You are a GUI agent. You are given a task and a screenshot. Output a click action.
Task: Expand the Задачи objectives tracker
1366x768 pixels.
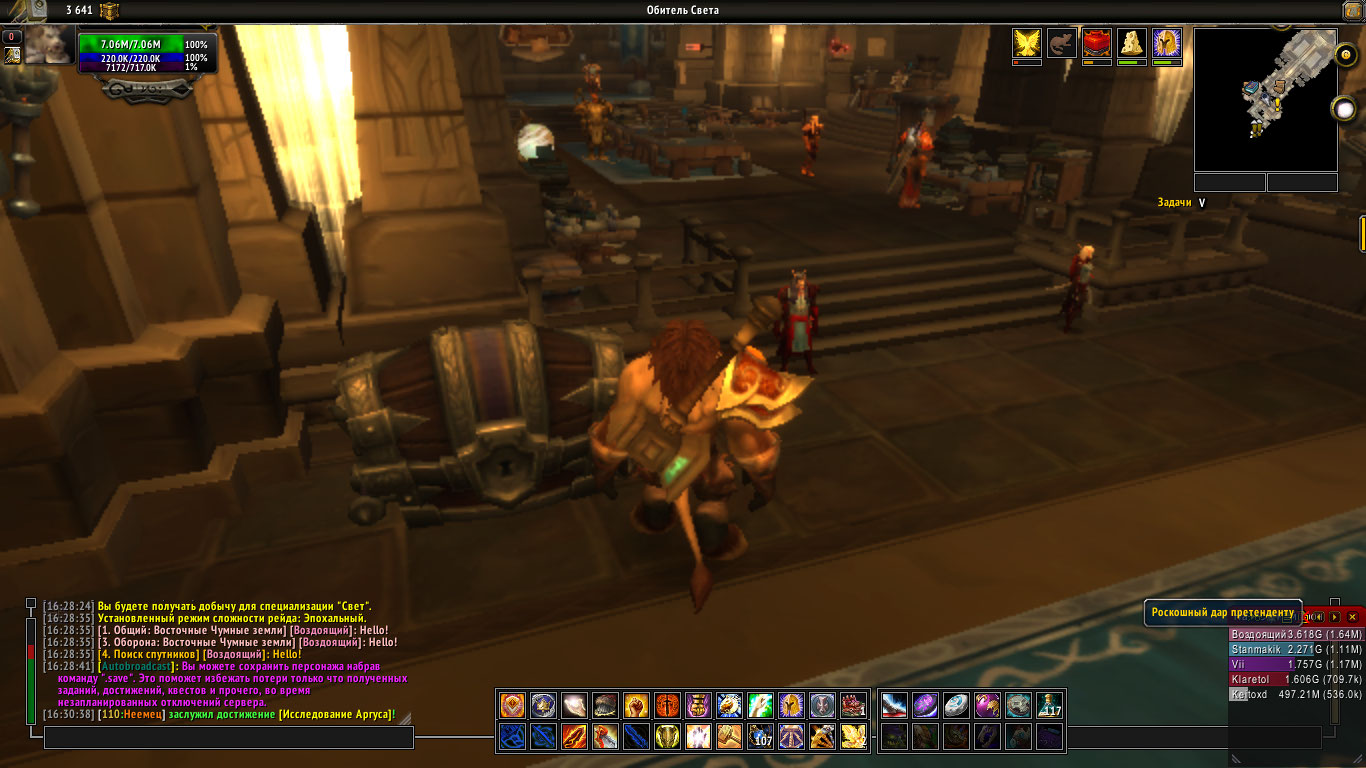point(1202,202)
